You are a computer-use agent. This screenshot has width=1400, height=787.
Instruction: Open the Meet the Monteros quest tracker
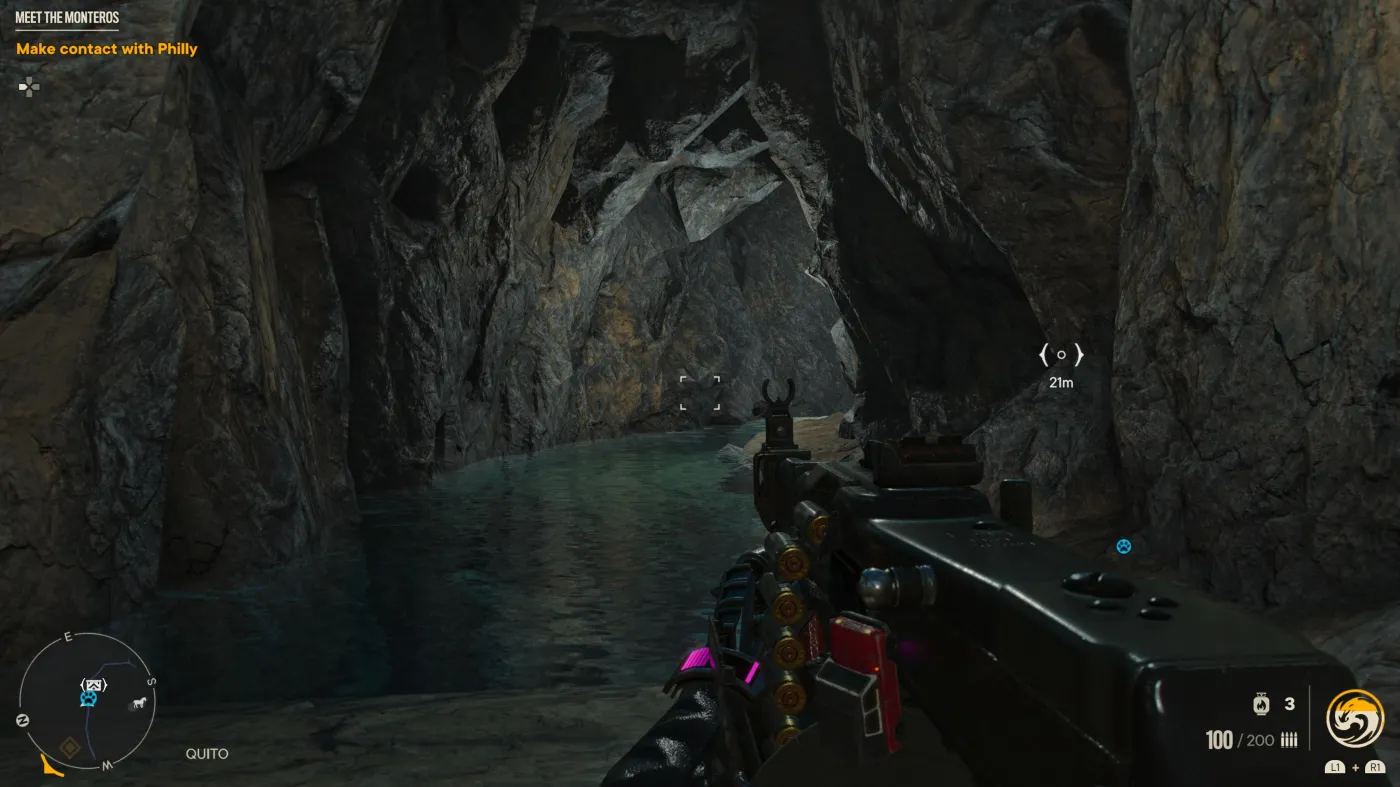tap(65, 18)
